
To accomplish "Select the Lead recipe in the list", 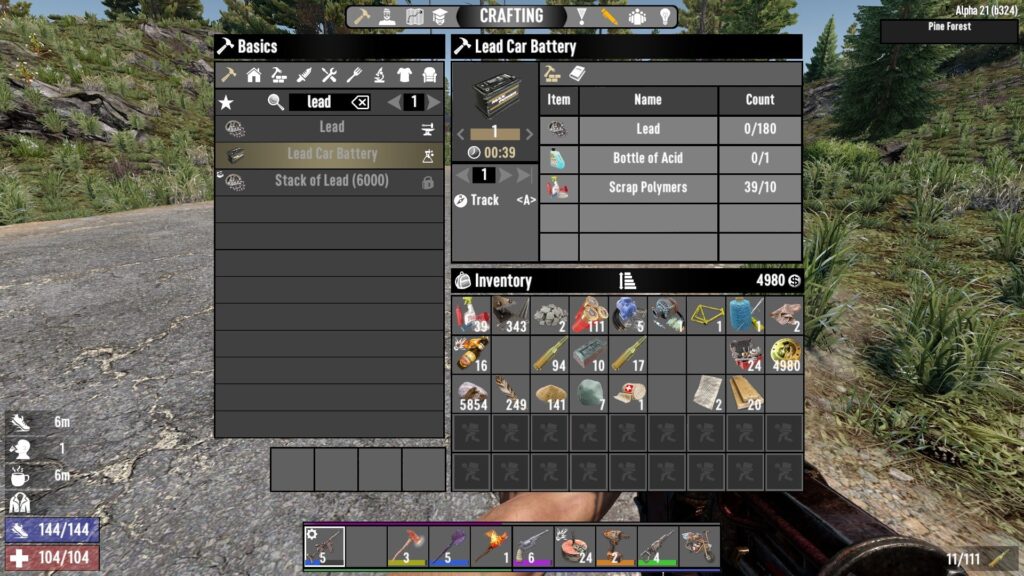I will pos(330,128).
